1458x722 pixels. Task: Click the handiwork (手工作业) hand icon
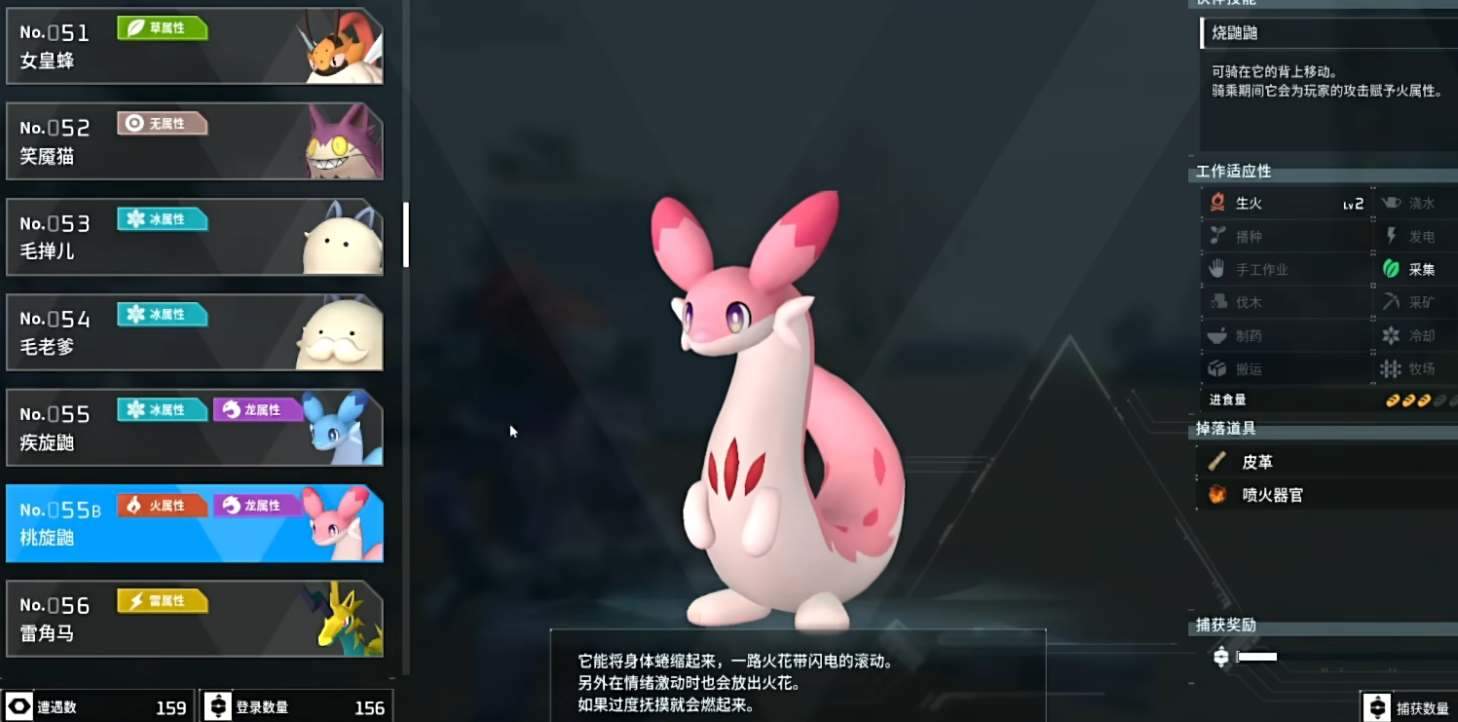tap(1216, 269)
